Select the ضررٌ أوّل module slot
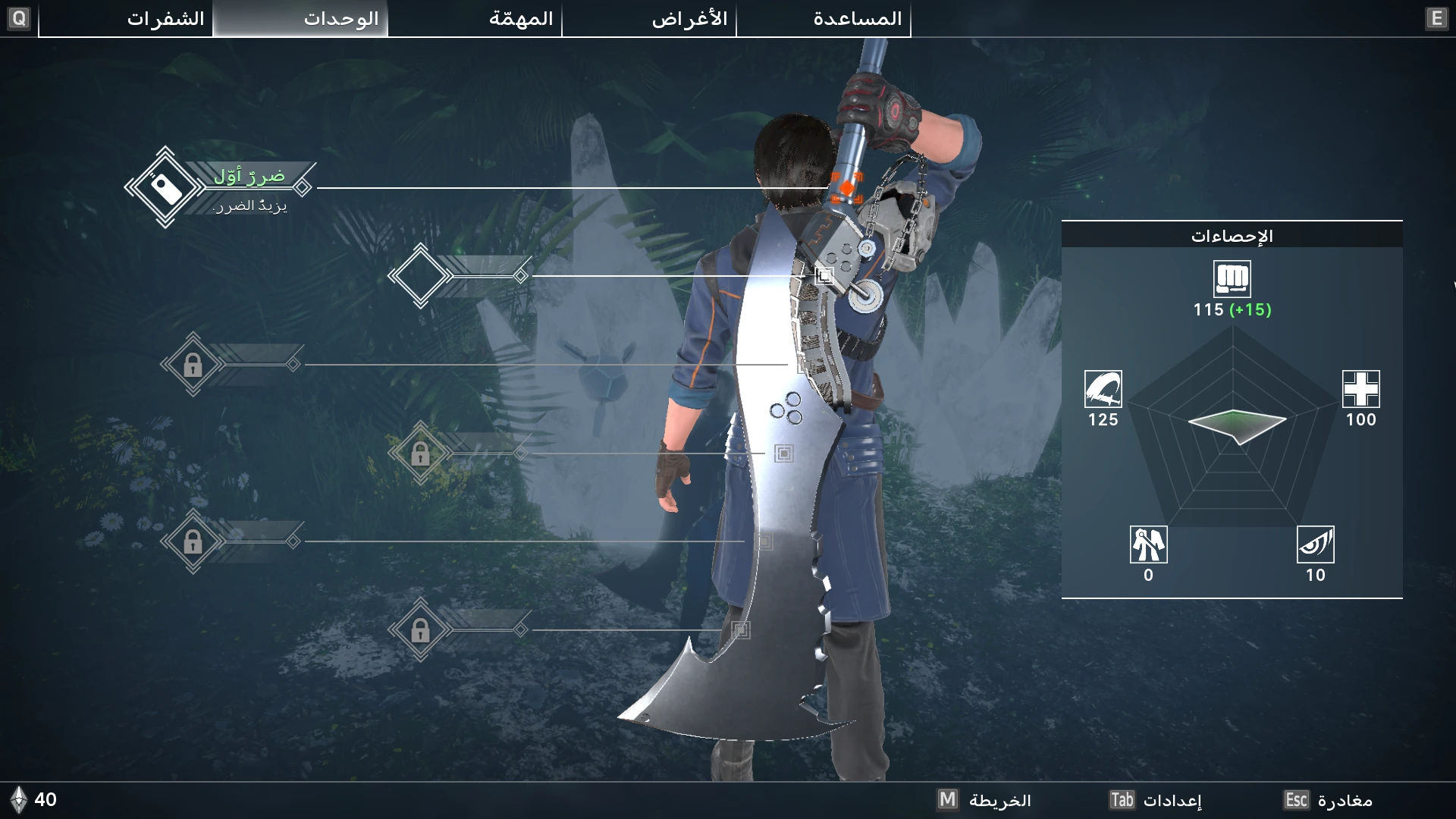The height and width of the screenshot is (819, 1456). (165, 187)
